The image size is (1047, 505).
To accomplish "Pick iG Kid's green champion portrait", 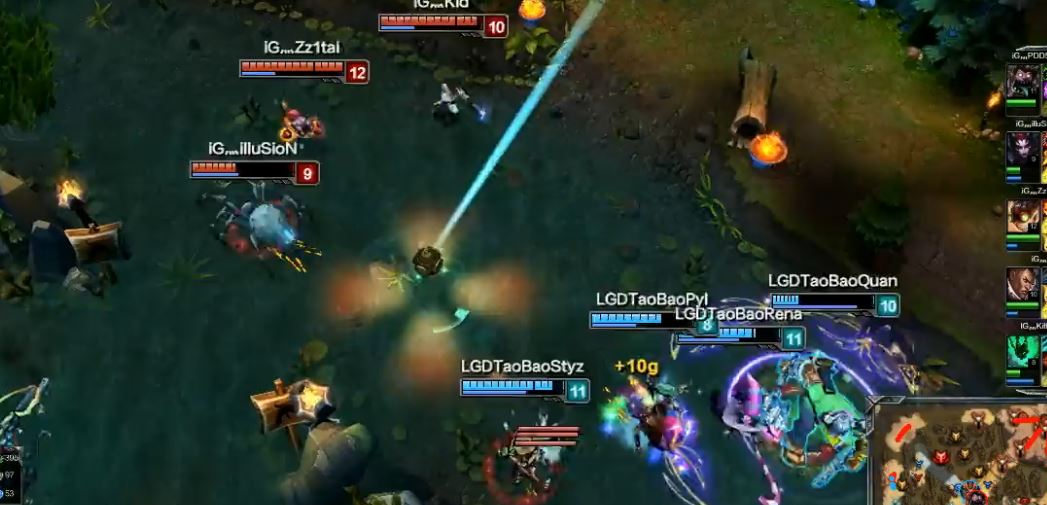I will point(1023,352).
